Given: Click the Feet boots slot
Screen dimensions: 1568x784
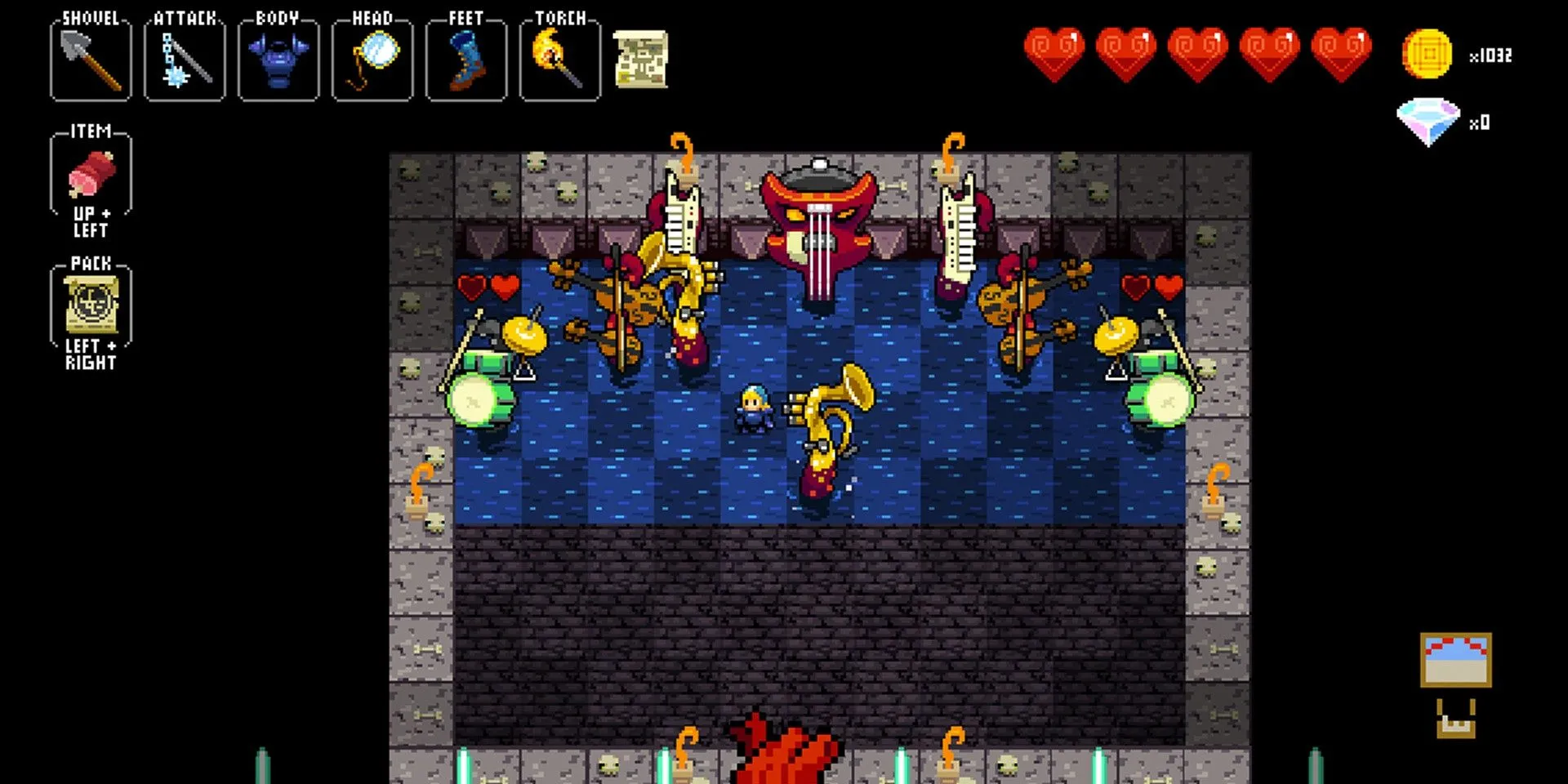Looking at the screenshot, I should [x=466, y=60].
